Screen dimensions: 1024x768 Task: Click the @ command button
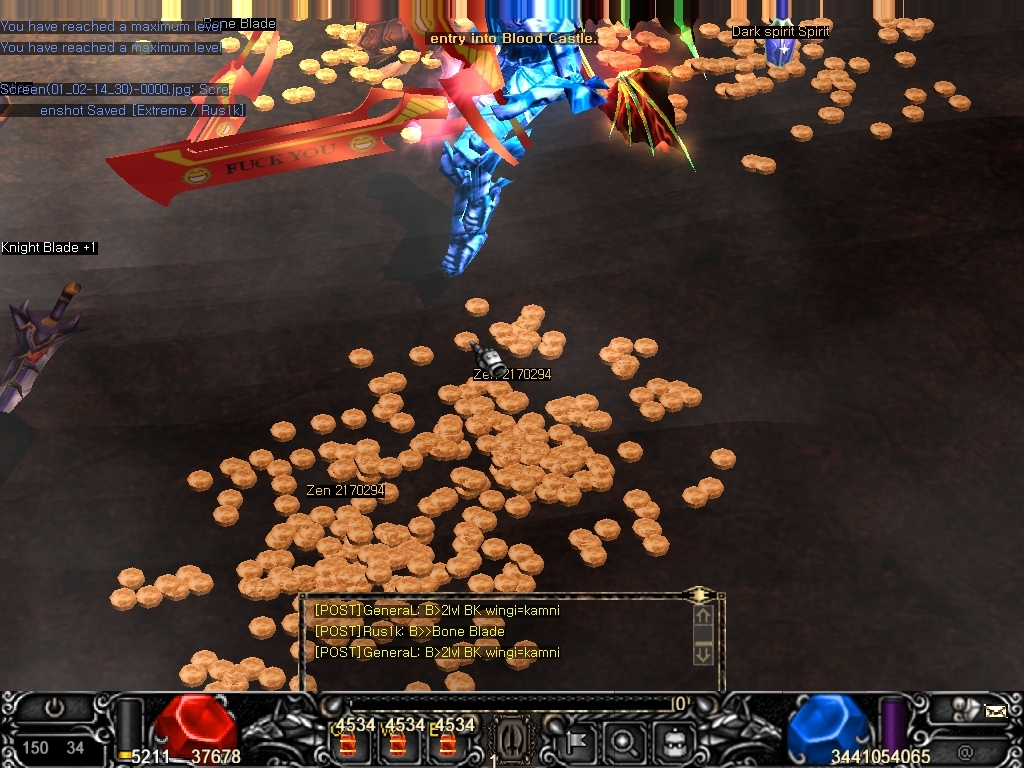pos(965,752)
